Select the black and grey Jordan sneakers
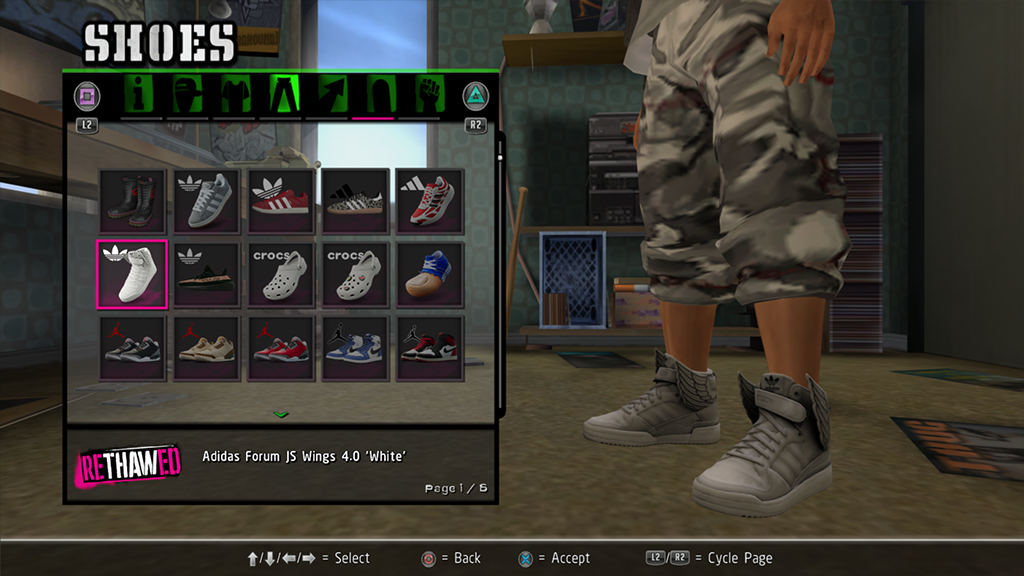This screenshot has height=576, width=1024. pyautogui.click(x=133, y=348)
